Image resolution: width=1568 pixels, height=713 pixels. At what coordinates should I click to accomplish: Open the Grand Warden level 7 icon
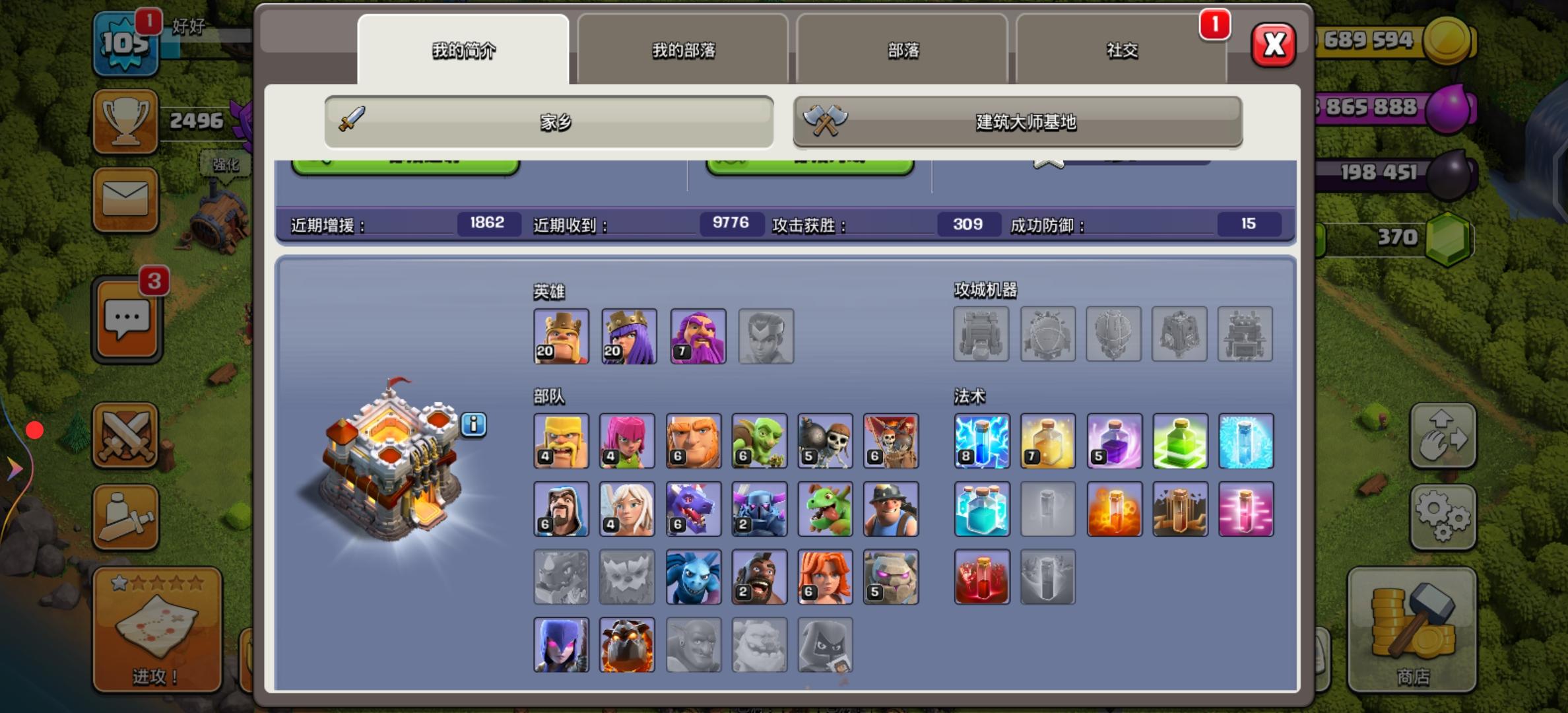697,337
